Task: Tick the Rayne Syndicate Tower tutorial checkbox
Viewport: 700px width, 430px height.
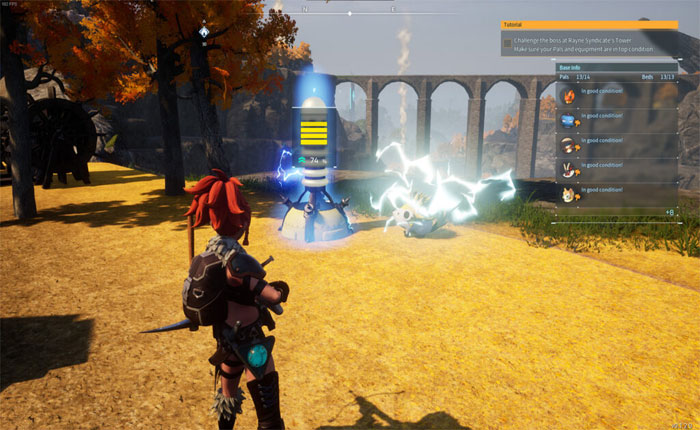Action: pos(507,44)
